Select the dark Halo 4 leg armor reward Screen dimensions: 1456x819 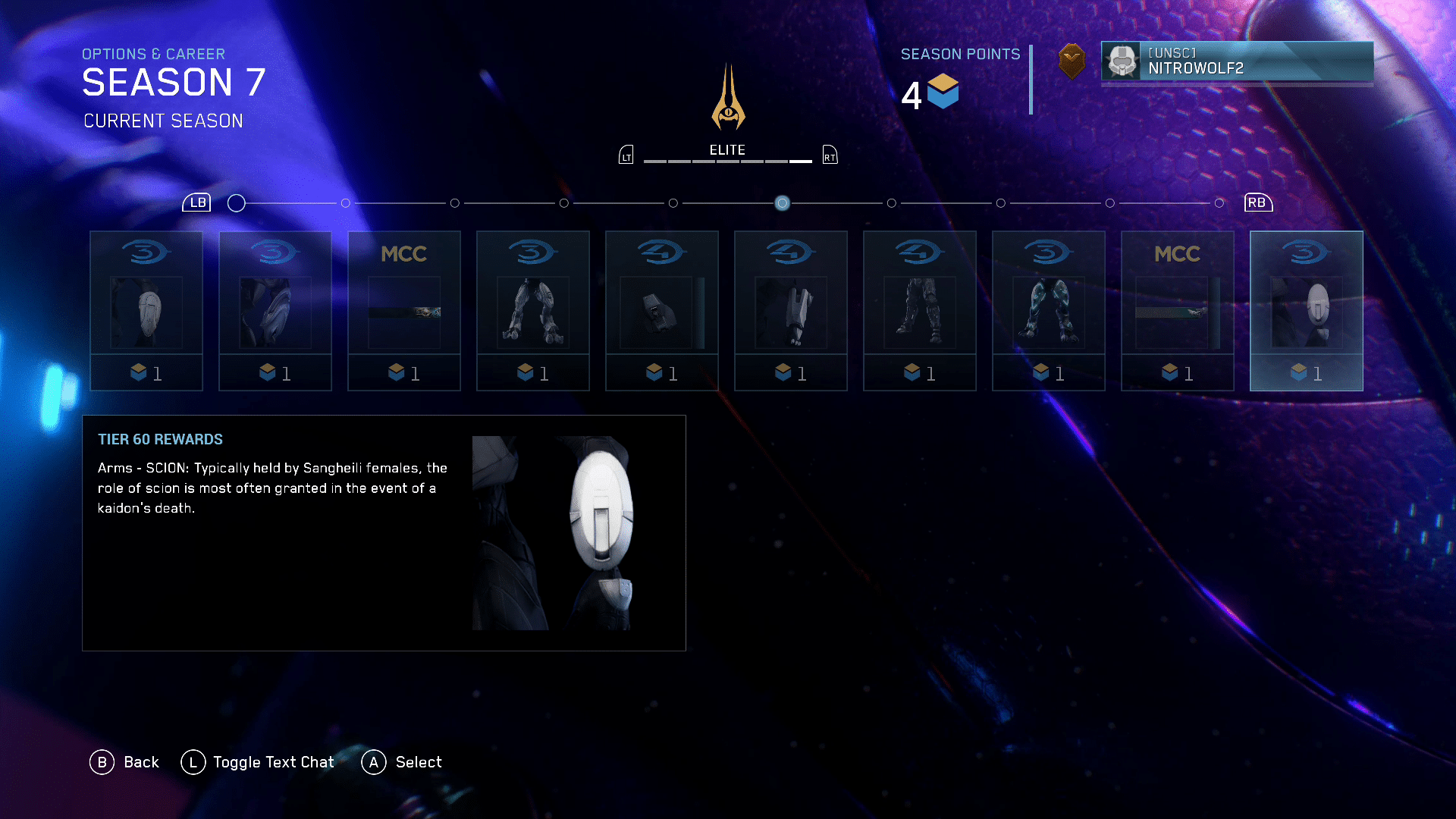[919, 310]
